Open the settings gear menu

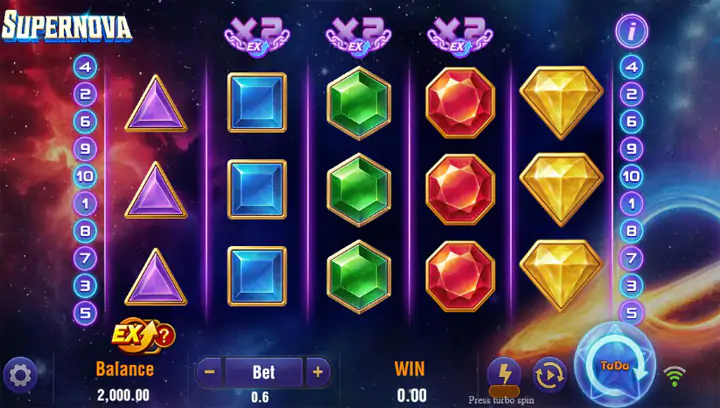pos(20,375)
